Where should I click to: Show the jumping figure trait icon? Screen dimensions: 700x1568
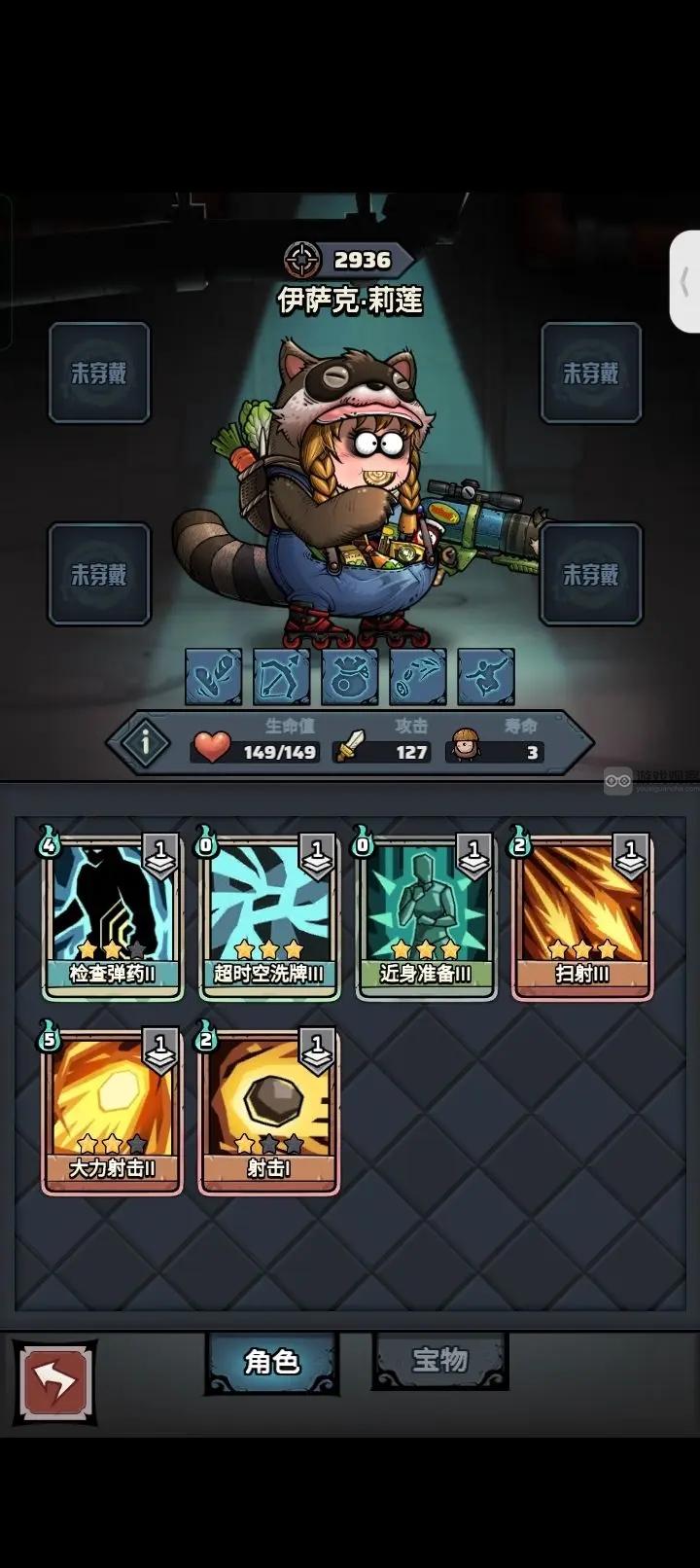tap(485, 676)
